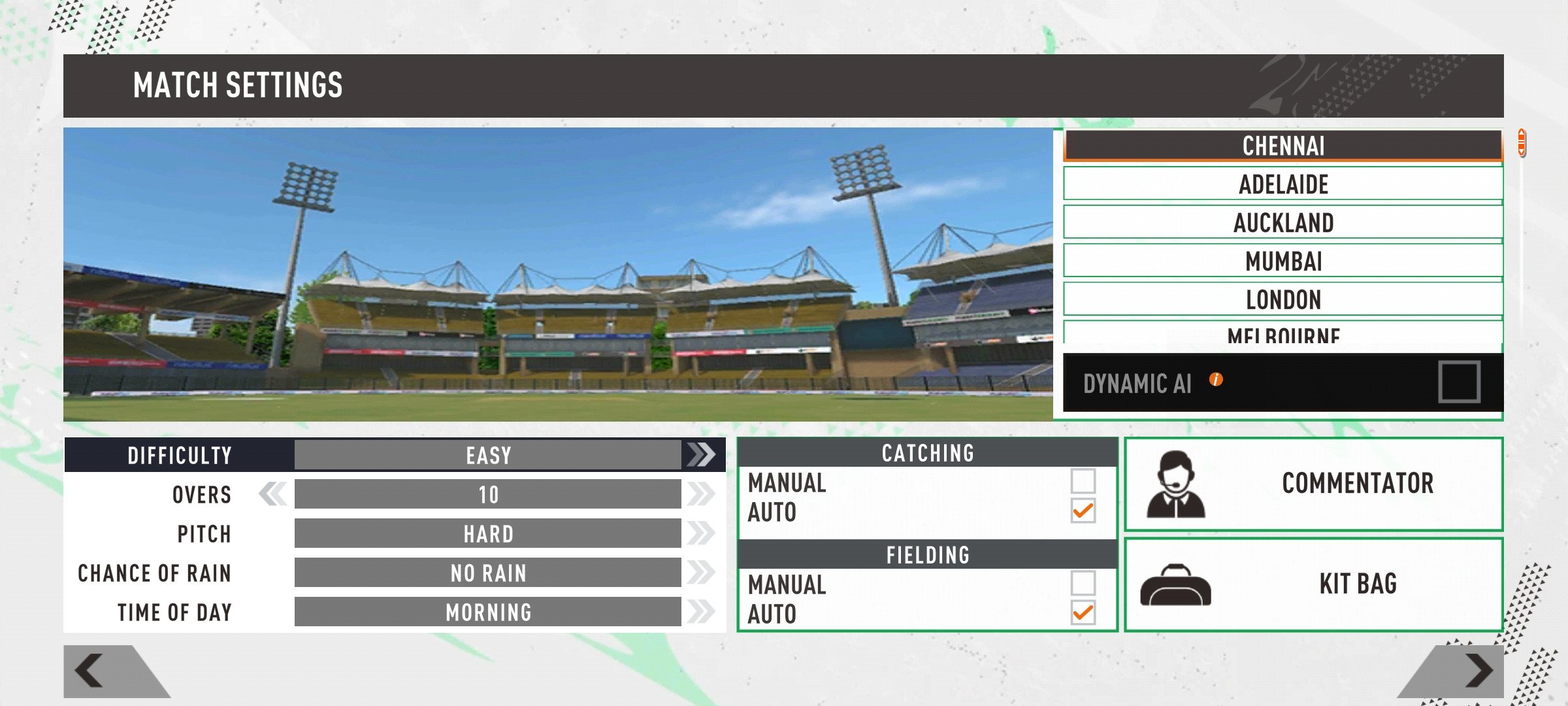The height and width of the screenshot is (706, 1568).
Task: Select Mumbai as the stadium
Action: click(1283, 261)
